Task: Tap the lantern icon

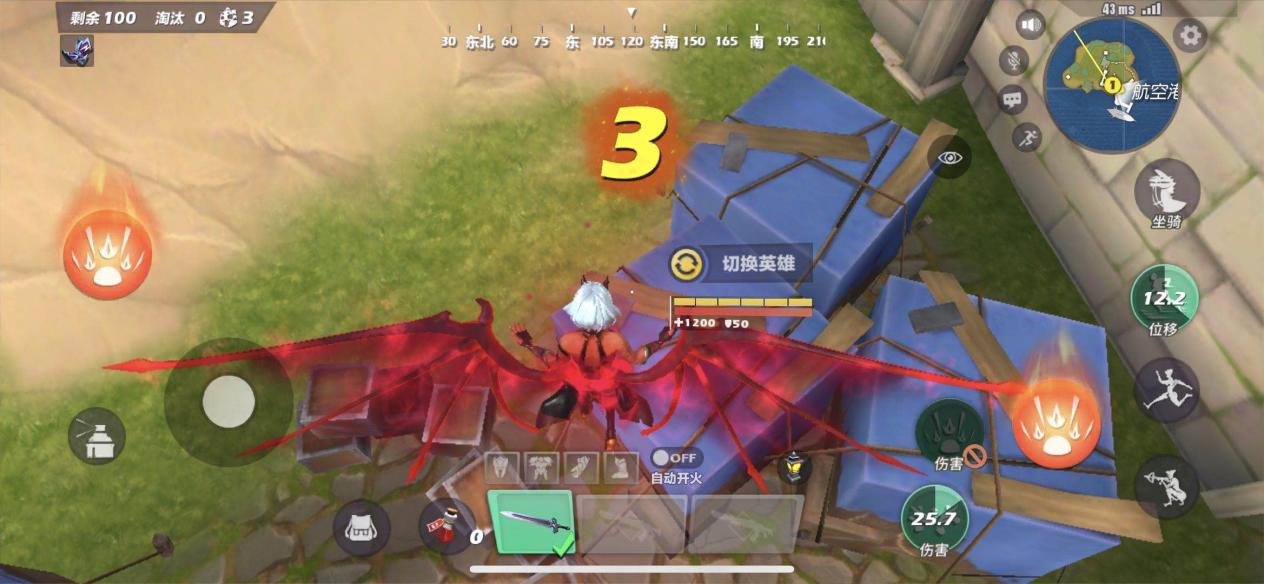Action: coord(795,465)
